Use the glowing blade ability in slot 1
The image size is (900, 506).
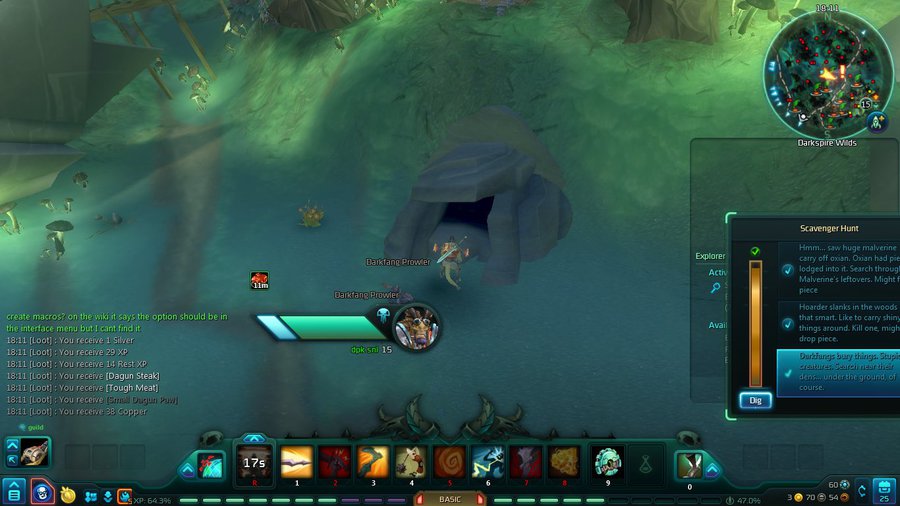click(x=297, y=462)
